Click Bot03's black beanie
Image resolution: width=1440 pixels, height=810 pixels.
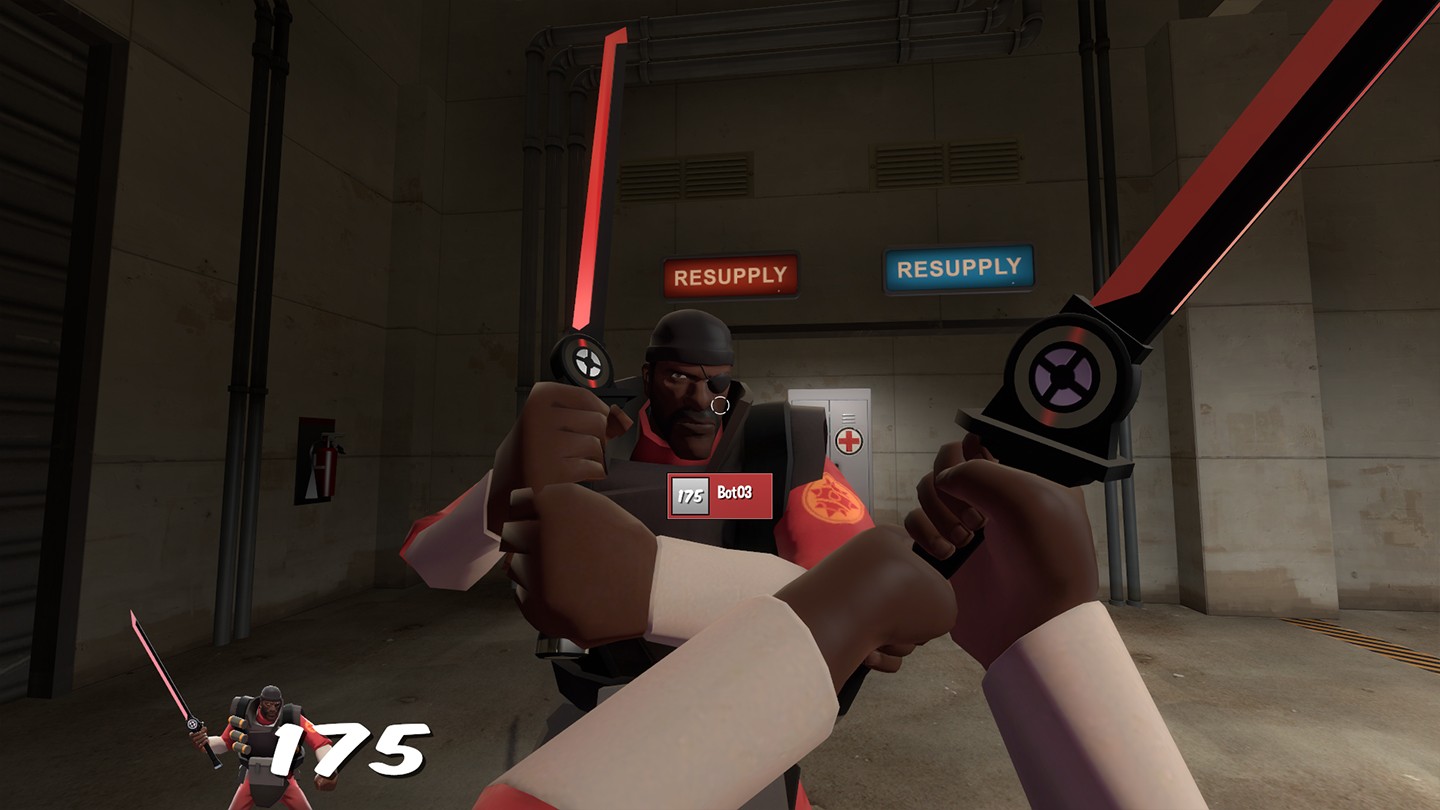(x=690, y=335)
